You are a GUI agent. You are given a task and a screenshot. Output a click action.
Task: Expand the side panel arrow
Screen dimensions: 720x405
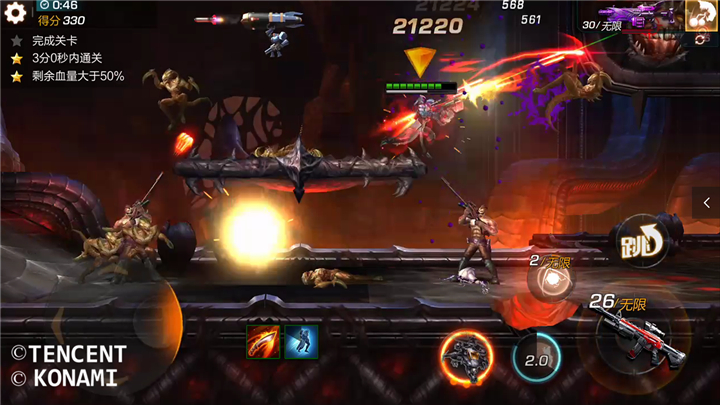point(706,204)
